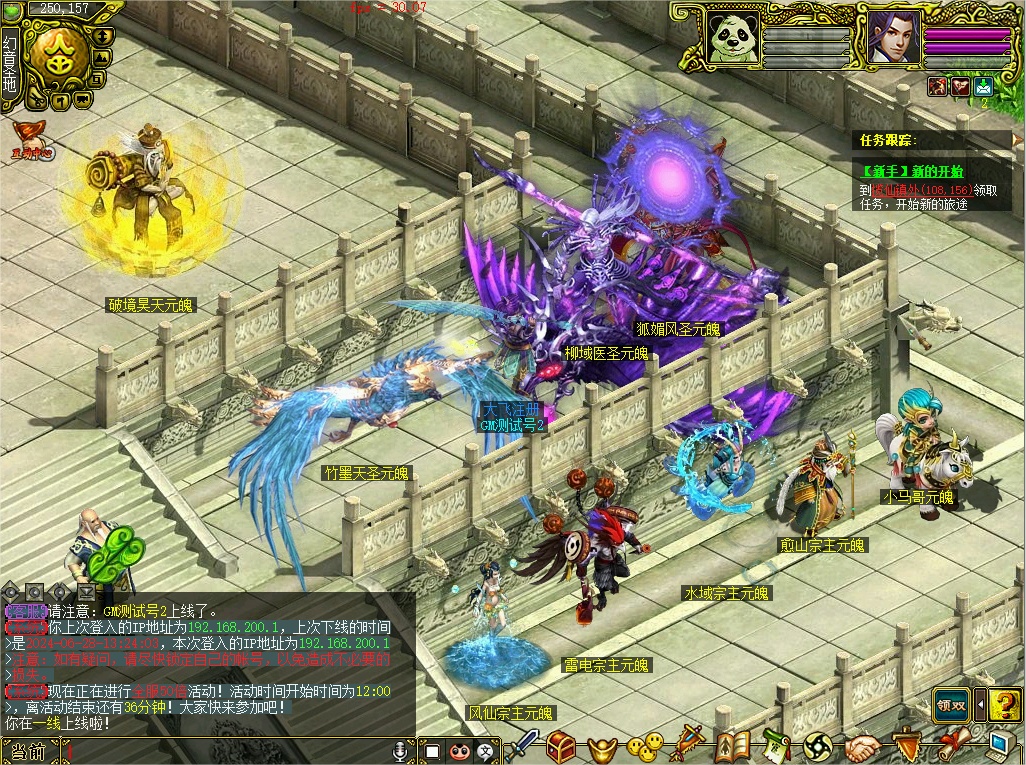Select the black shuriken icon
Viewport: 1026px width, 765px height.
click(818, 746)
